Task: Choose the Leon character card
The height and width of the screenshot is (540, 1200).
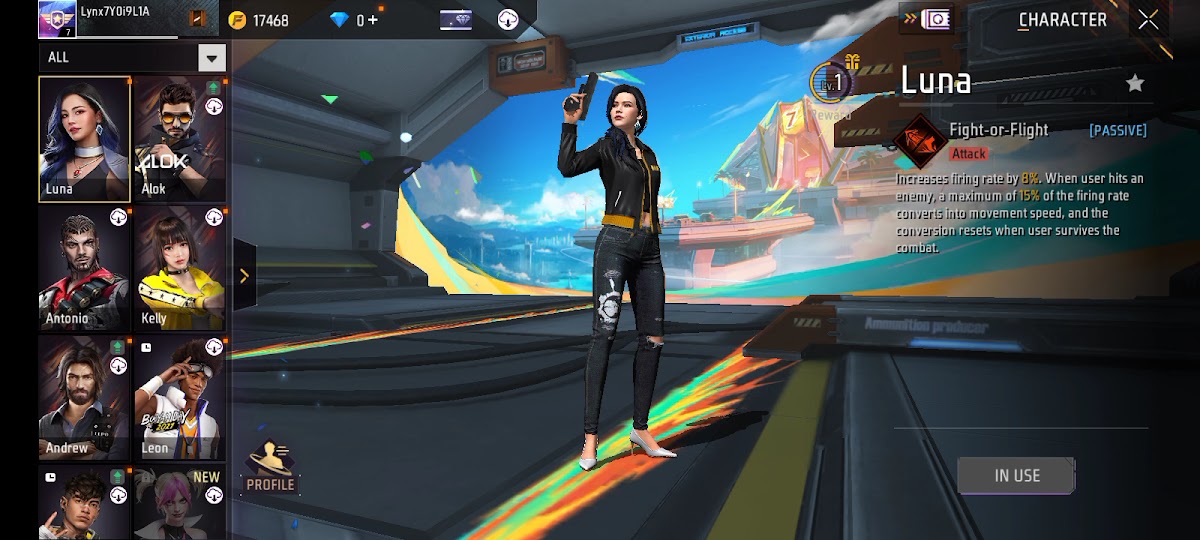Action: pyautogui.click(x=179, y=398)
